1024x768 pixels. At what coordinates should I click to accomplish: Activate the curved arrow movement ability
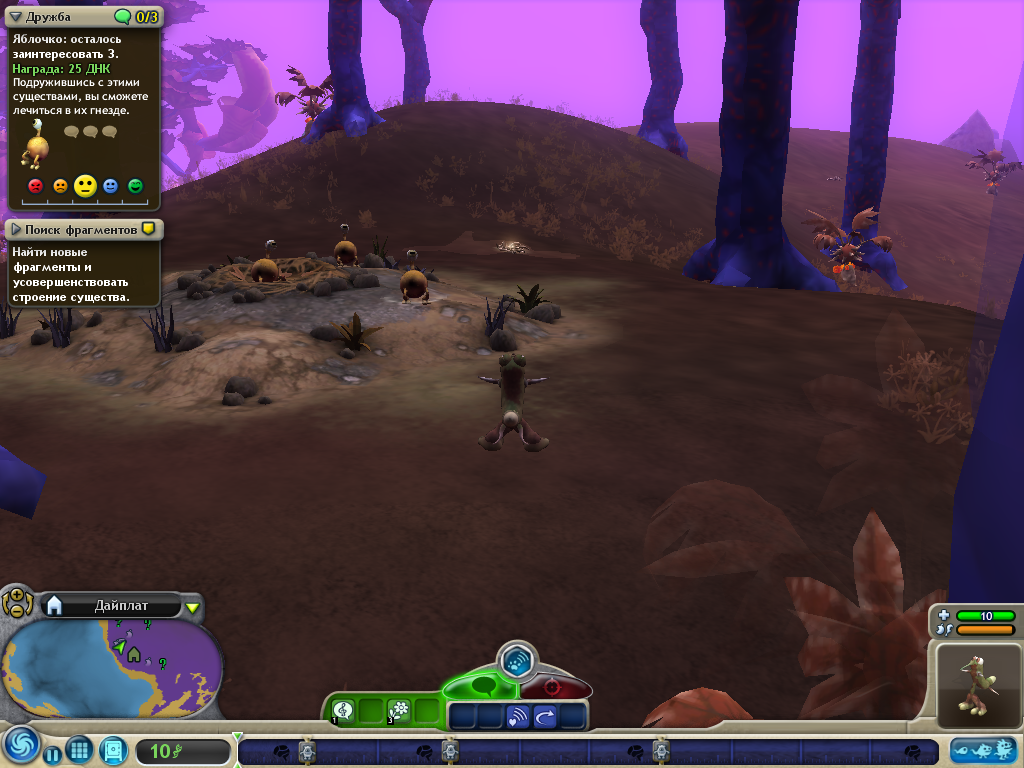click(545, 716)
